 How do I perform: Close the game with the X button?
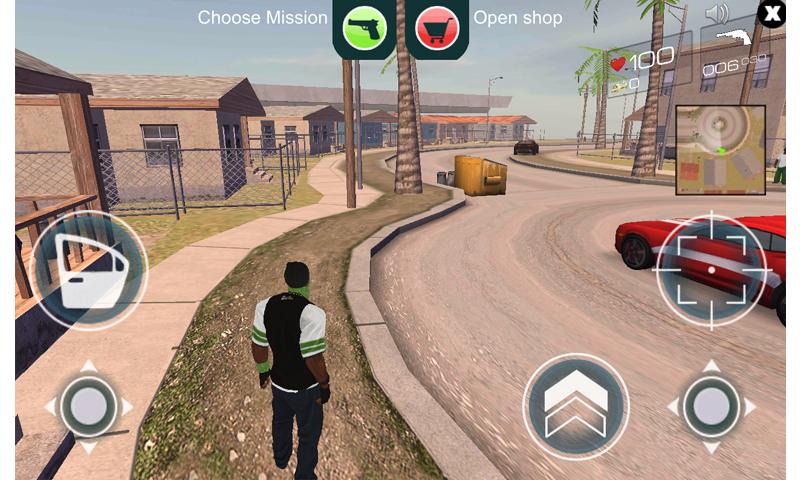(772, 13)
